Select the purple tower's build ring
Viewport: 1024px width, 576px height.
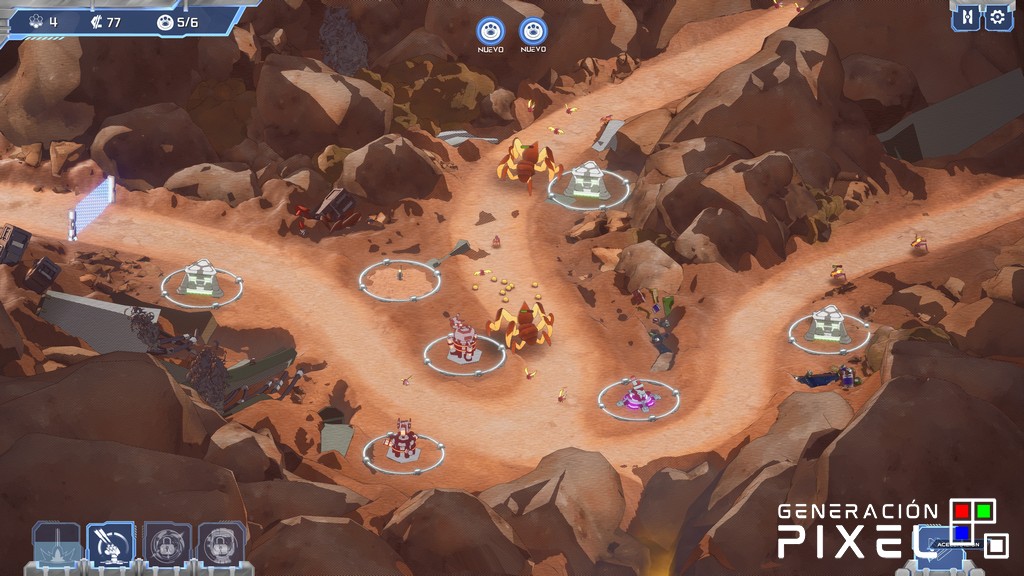pos(638,398)
